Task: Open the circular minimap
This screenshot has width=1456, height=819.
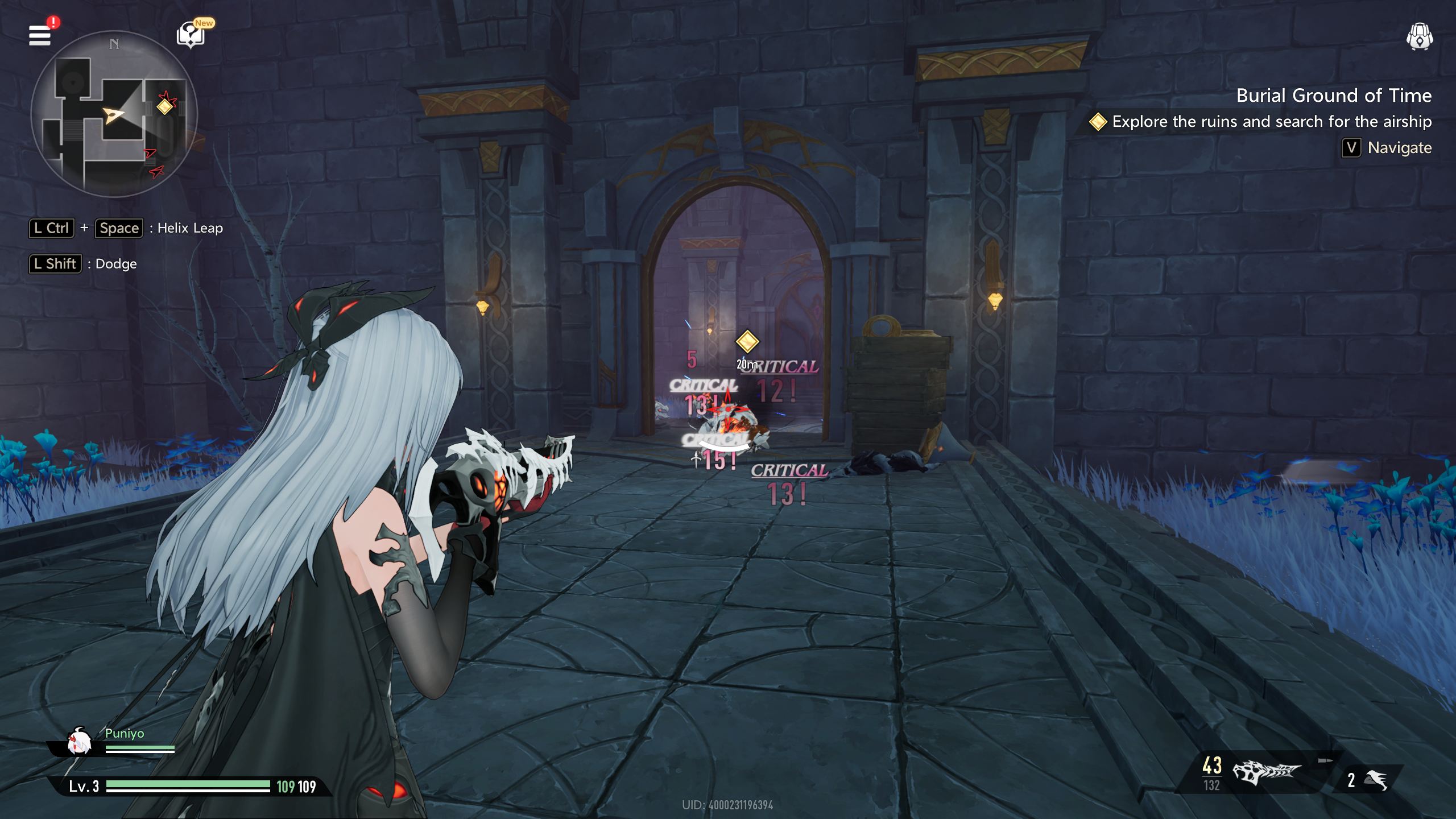Action: [x=114, y=114]
